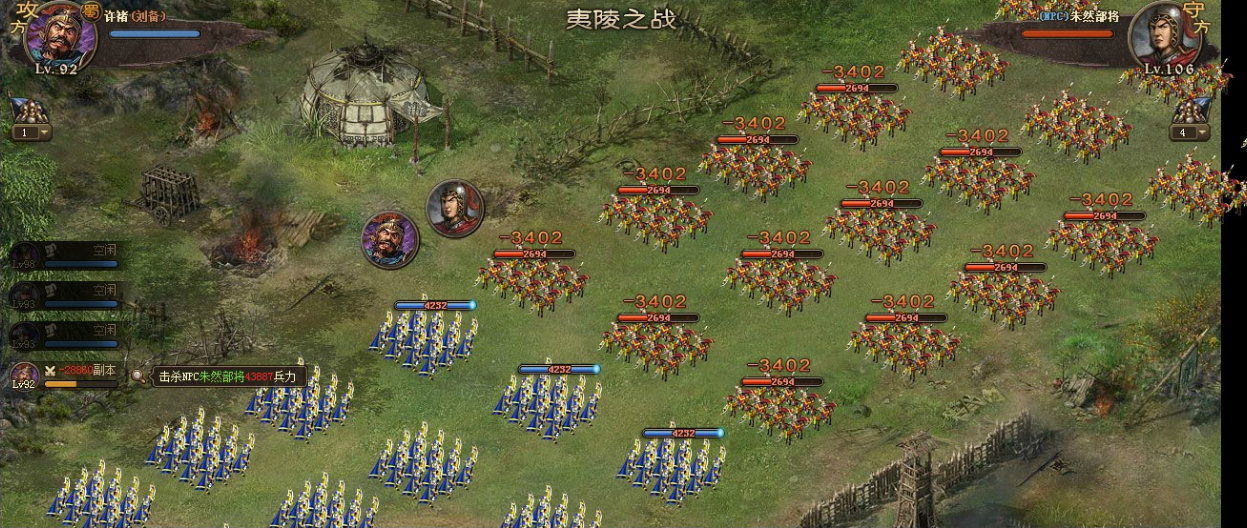Click the attacker troop icon above the queue dropdown
1247x528 pixels.
[26, 110]
